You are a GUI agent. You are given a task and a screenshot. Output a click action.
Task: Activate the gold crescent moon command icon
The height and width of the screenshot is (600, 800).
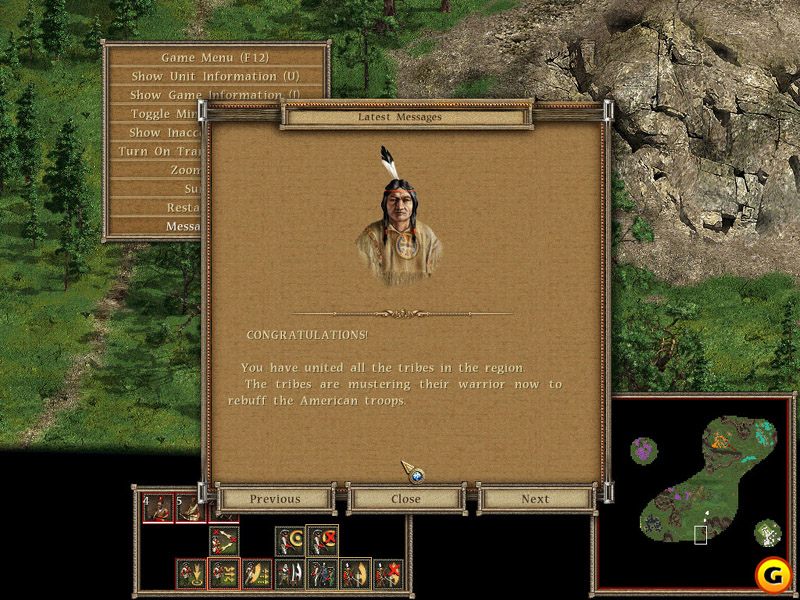pos(290,541)
